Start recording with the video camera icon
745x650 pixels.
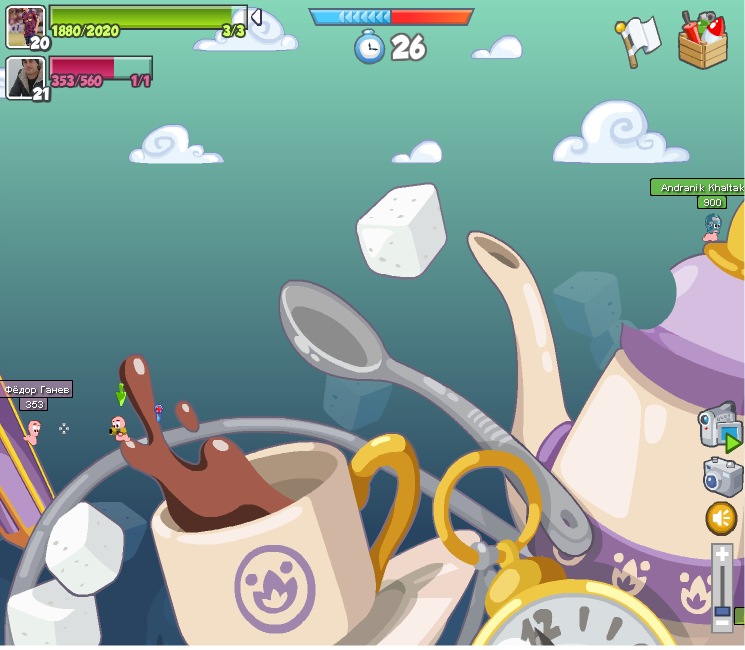[717, 427]
